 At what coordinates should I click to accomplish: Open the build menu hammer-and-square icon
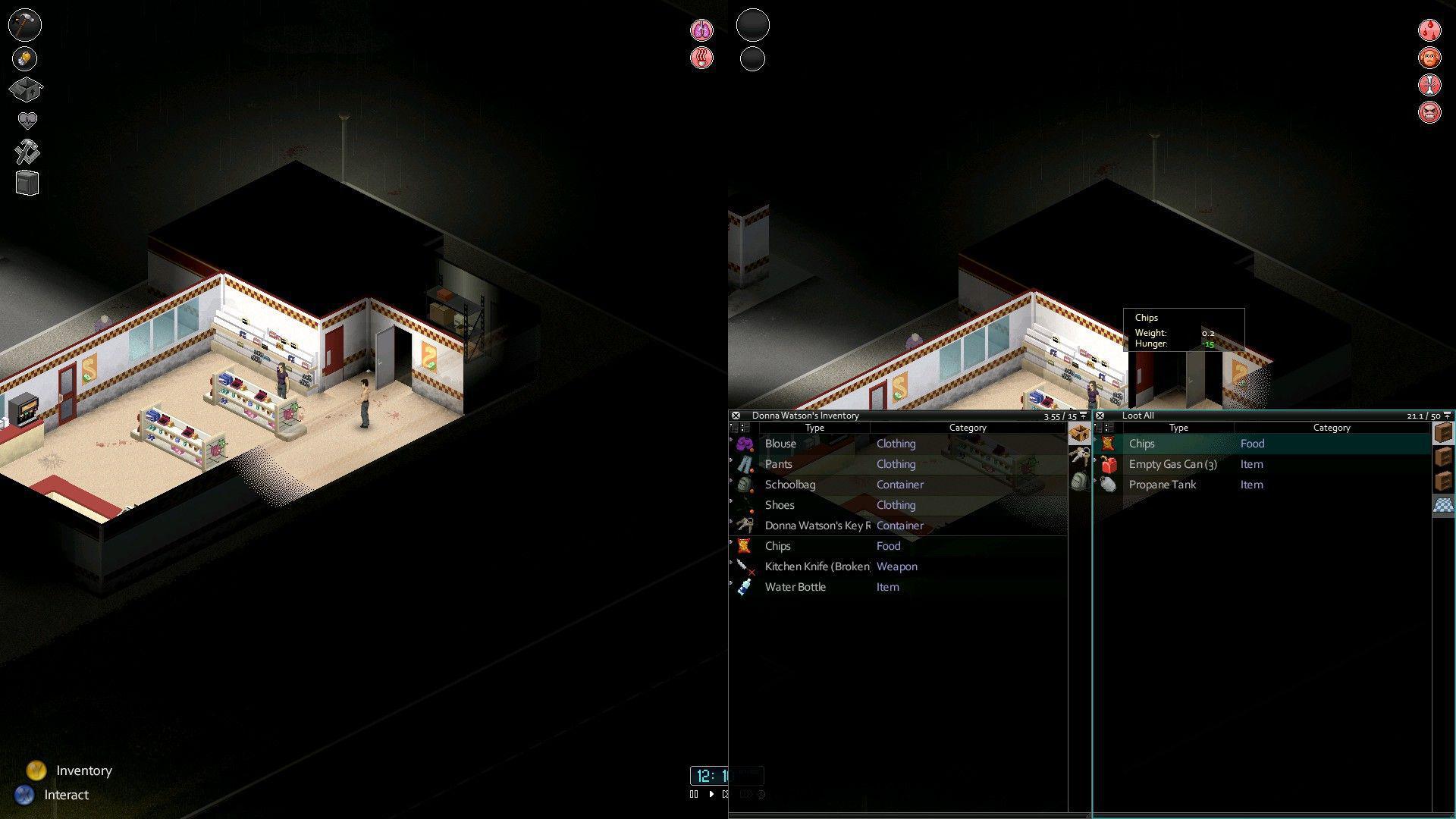tap(26, 151)
